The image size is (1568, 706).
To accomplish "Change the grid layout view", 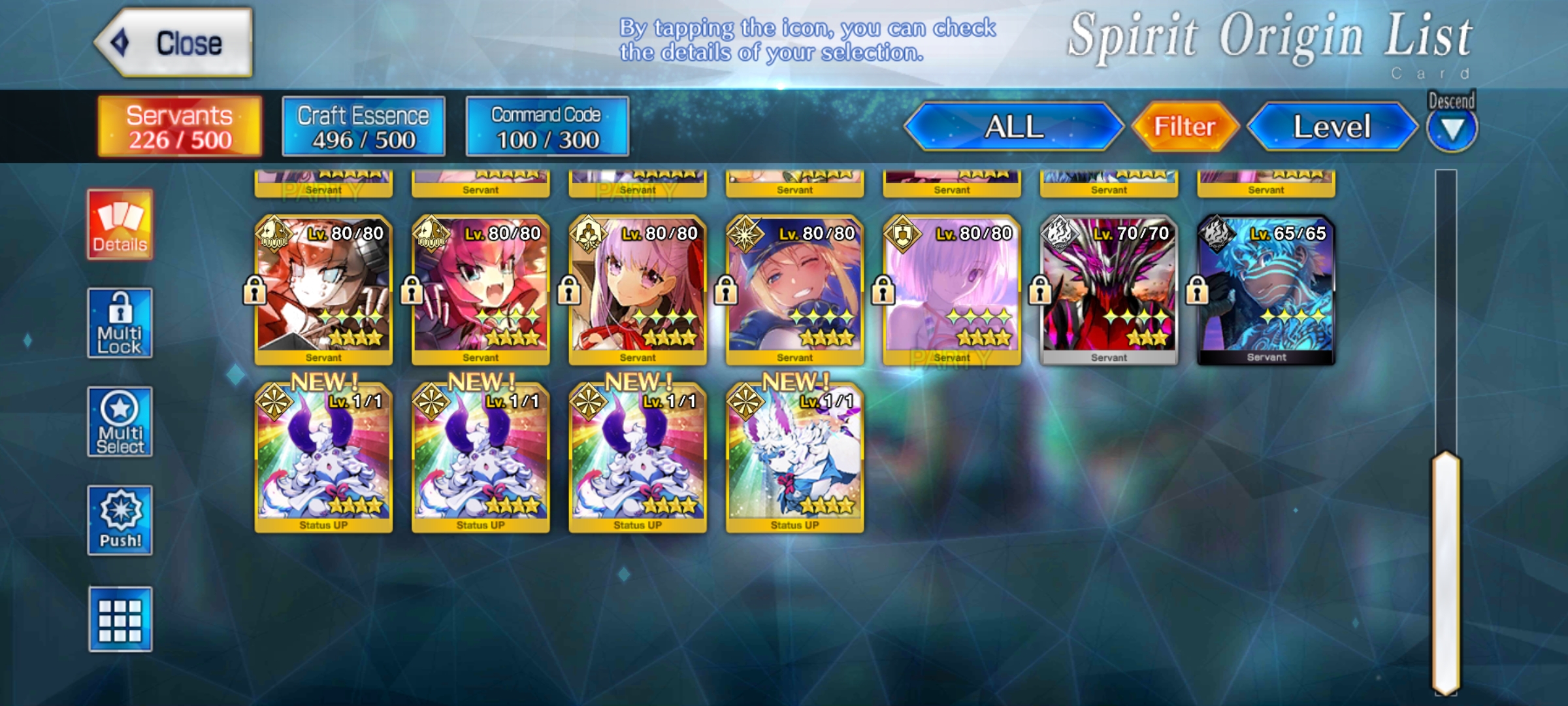I will (120, 619).
